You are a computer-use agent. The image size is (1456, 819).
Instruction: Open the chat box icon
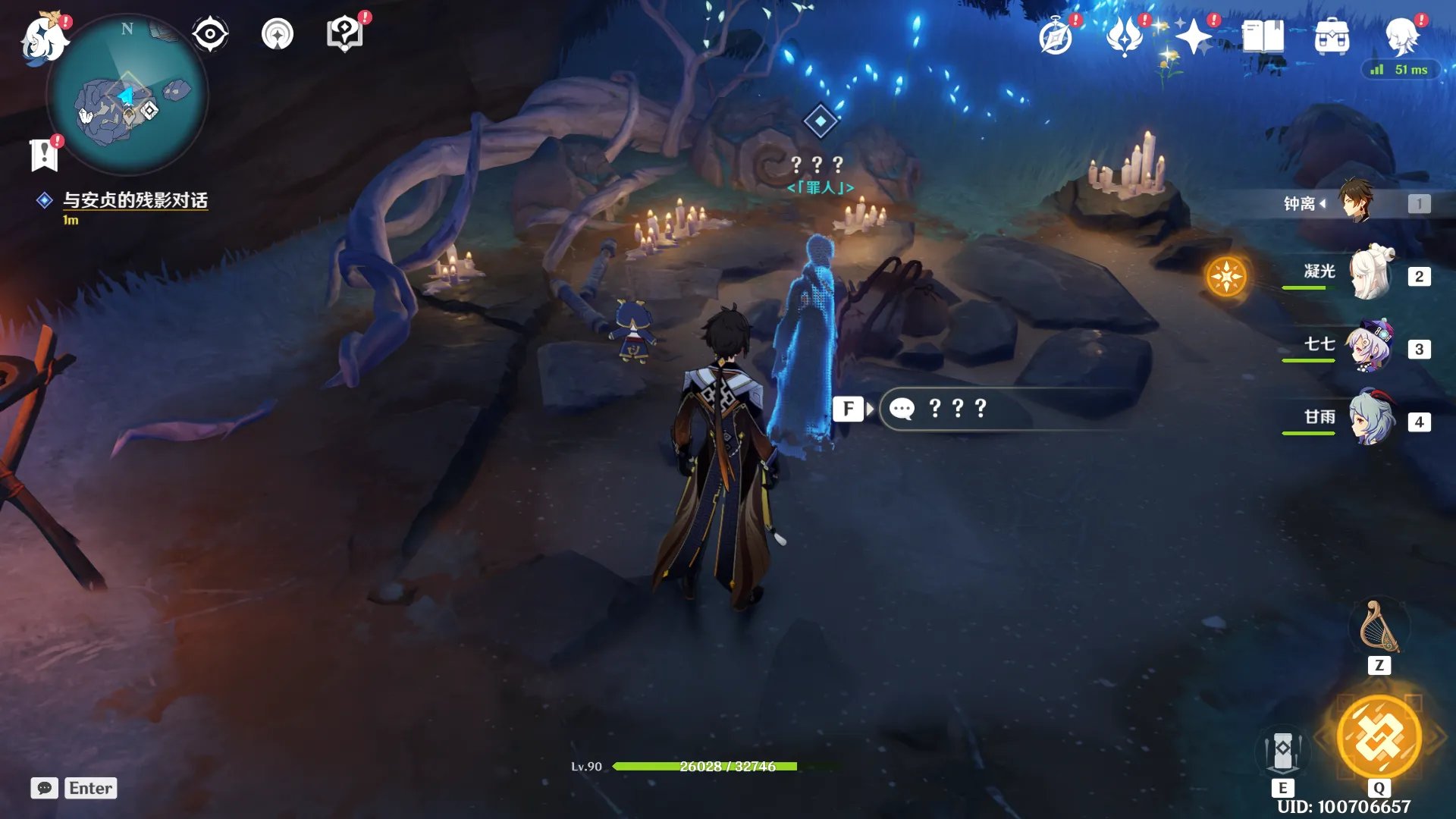44,789
